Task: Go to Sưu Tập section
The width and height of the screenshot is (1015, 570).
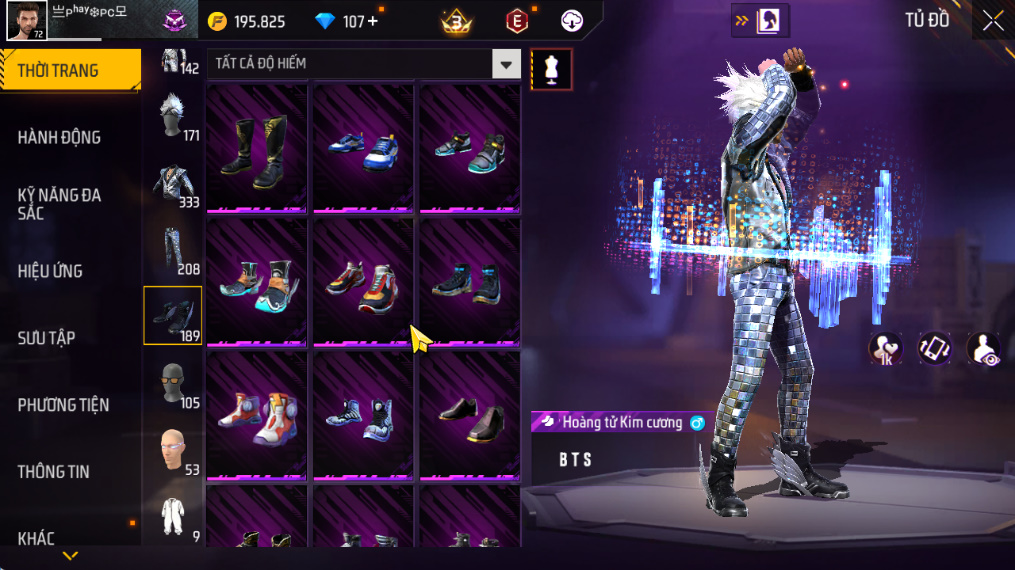Action: (x=46, y=338)
